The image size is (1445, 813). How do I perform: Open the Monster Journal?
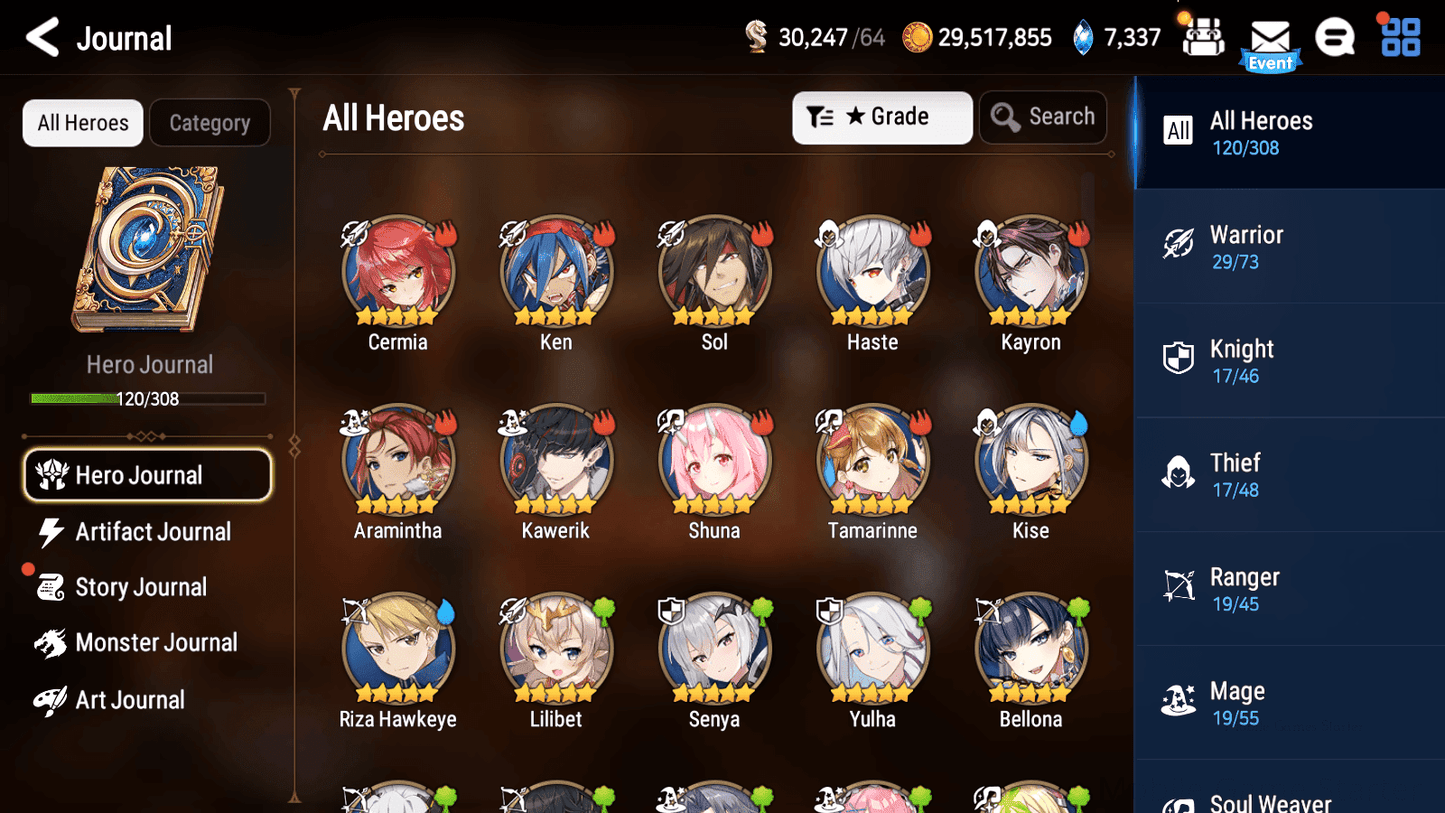click(x=156, y=642)
